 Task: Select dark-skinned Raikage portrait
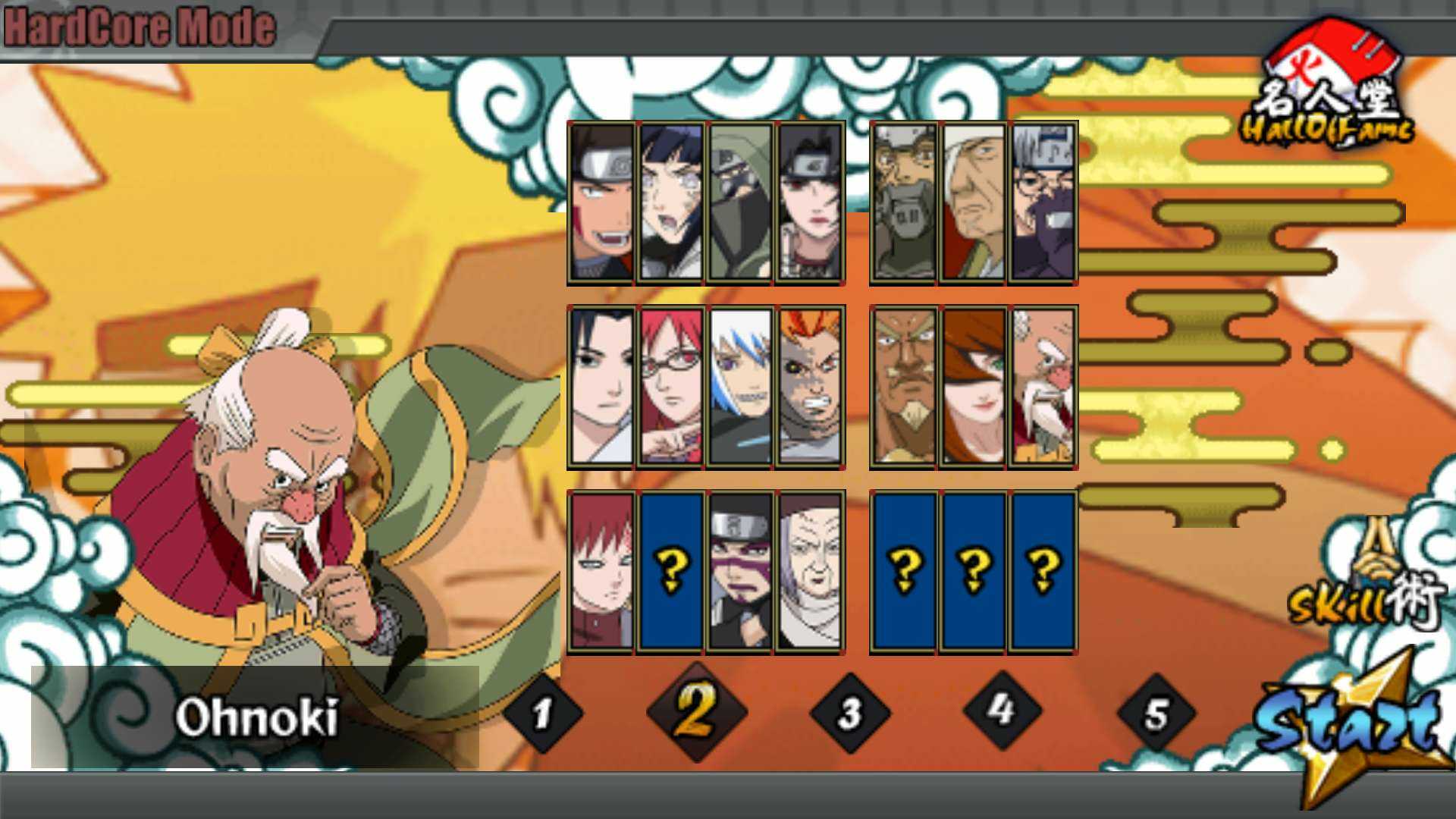(x=904, y=387)
